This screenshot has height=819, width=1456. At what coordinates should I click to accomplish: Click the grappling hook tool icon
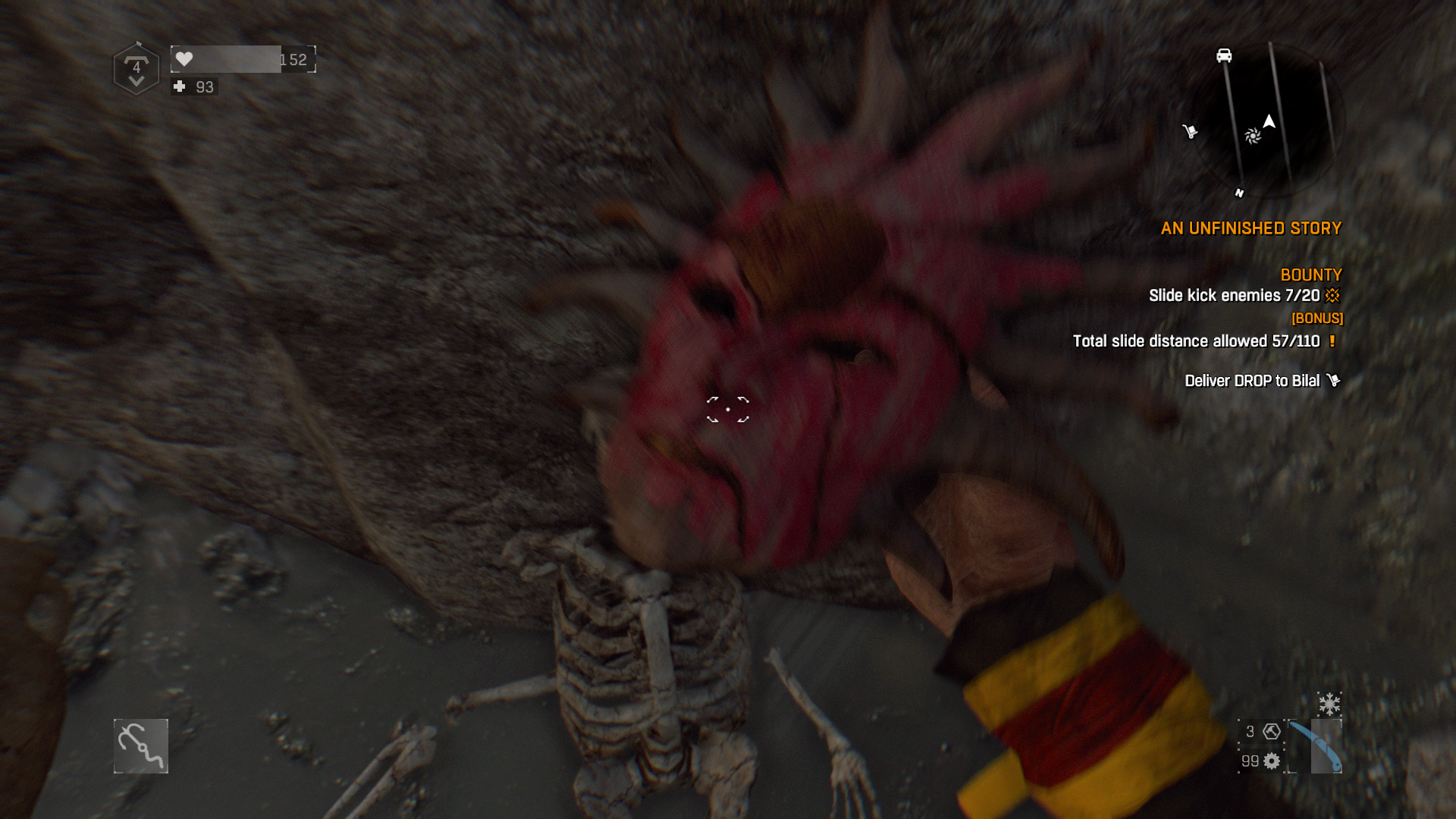click(x=141, y=746)
